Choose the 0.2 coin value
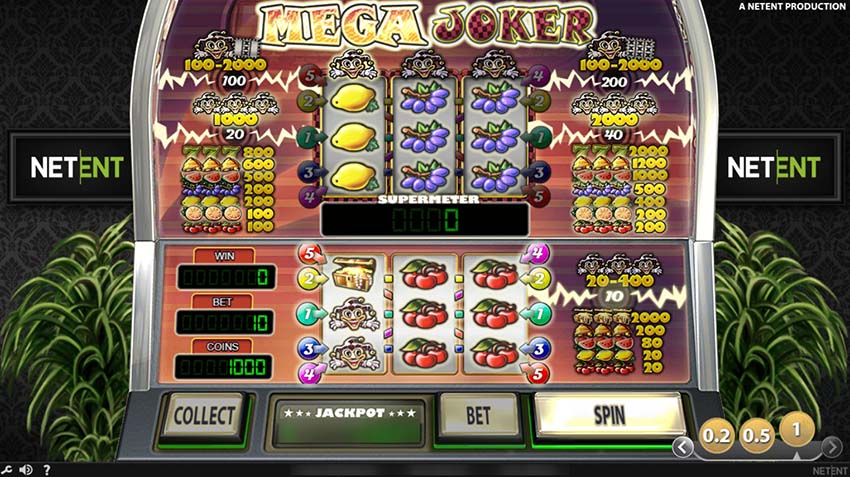The width and height of the screenshot is (850, 477). point(716,436)
